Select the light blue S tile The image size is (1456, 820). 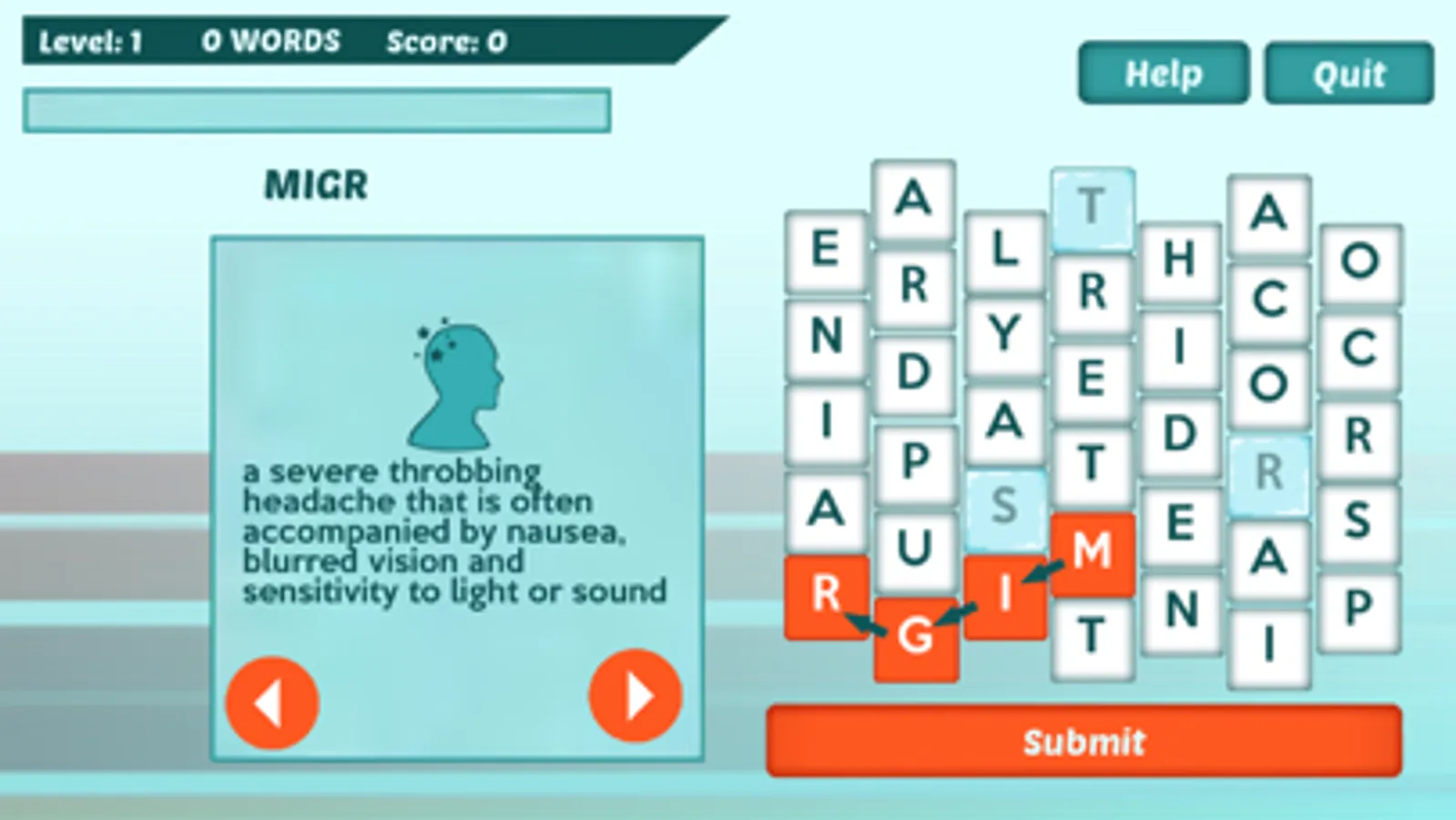click(1005, 510)
